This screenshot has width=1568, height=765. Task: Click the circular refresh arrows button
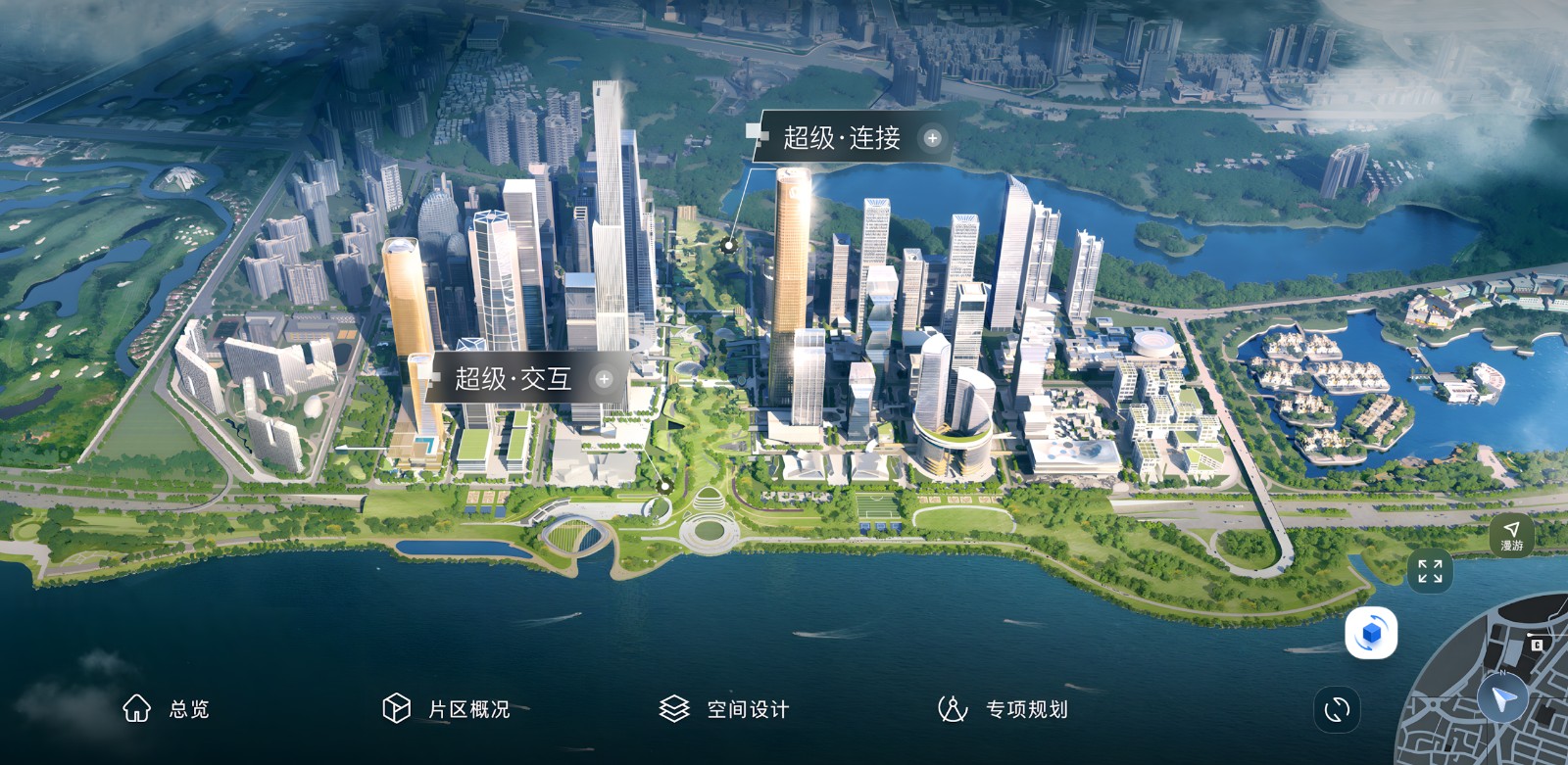pyautogui.click(x=1337, y=709)
